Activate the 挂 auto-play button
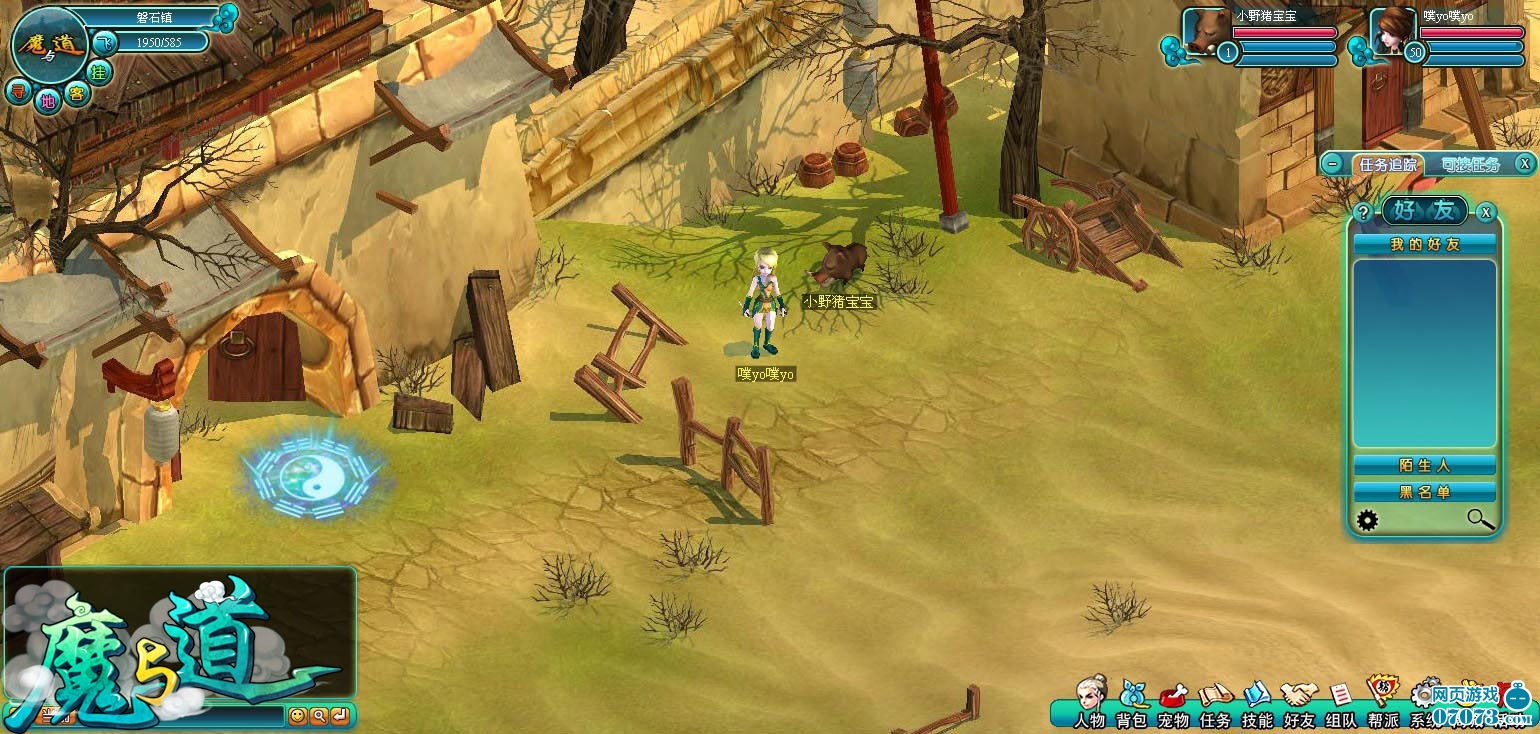 click(98, 72)
